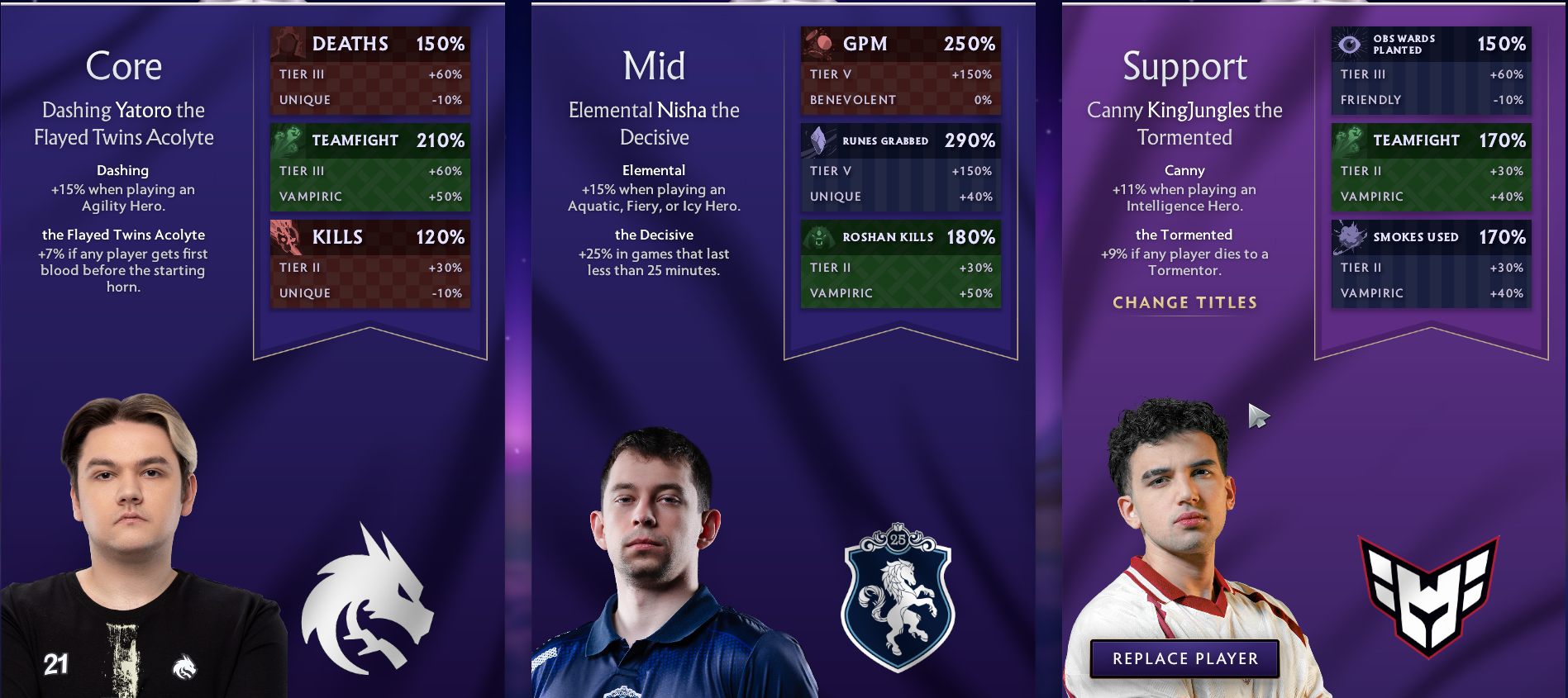The image size is (1568, 698).
Task: Select the Obs Wards Planted card
Action: coord(1432,71)
